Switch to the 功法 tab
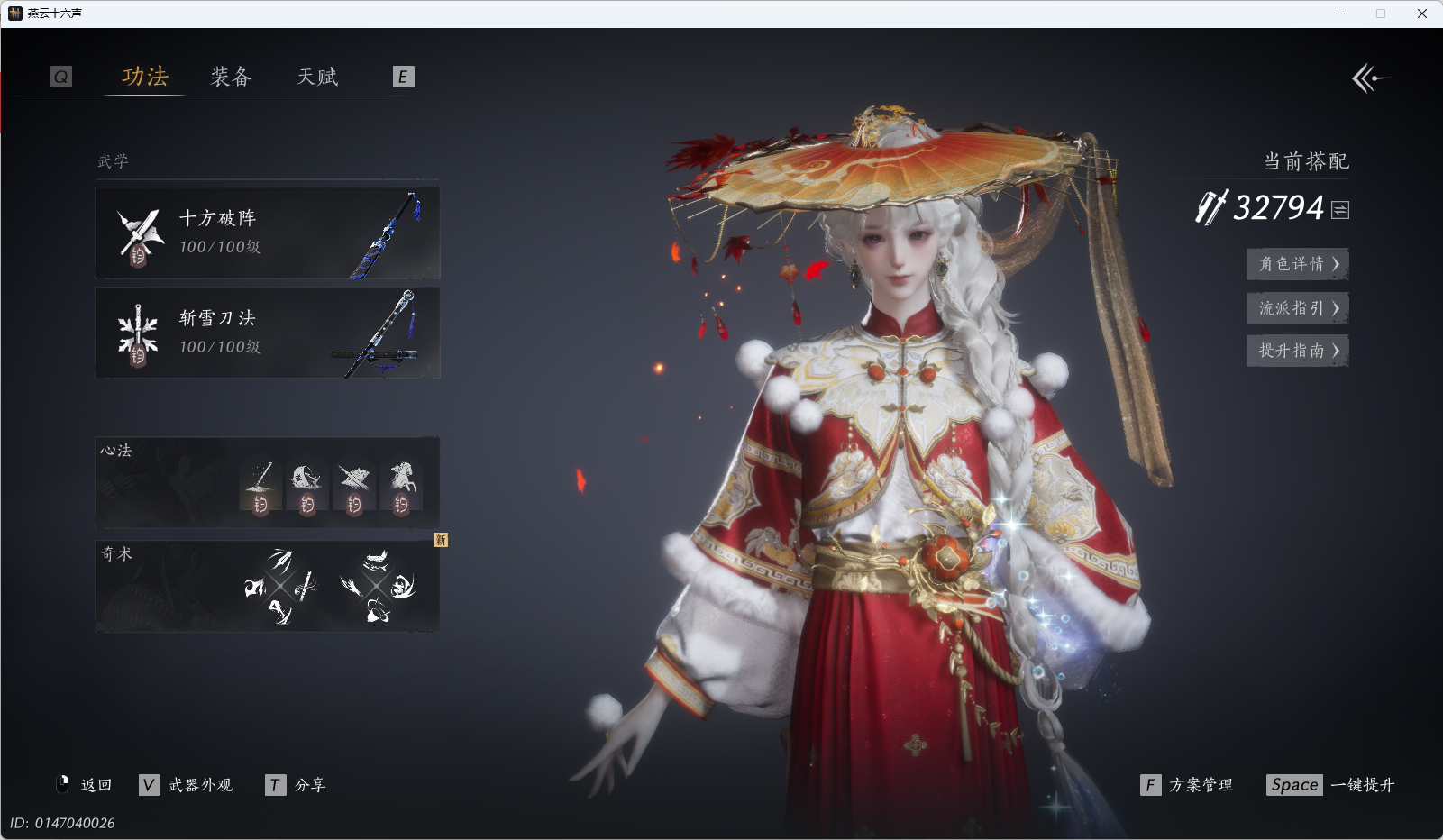 tap(145, 77)
